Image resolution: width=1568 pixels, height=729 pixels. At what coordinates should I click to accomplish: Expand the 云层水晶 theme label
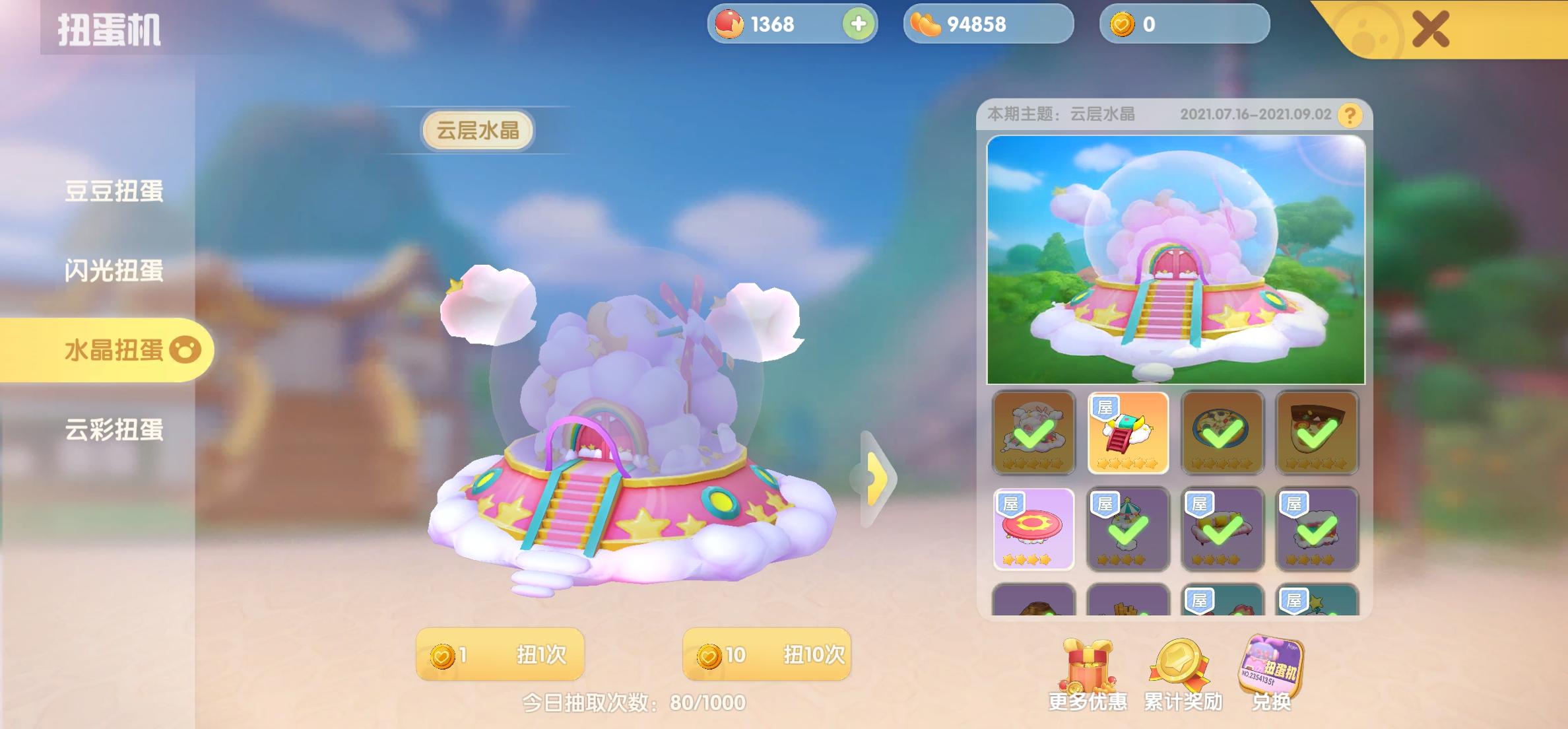point(480,130)
